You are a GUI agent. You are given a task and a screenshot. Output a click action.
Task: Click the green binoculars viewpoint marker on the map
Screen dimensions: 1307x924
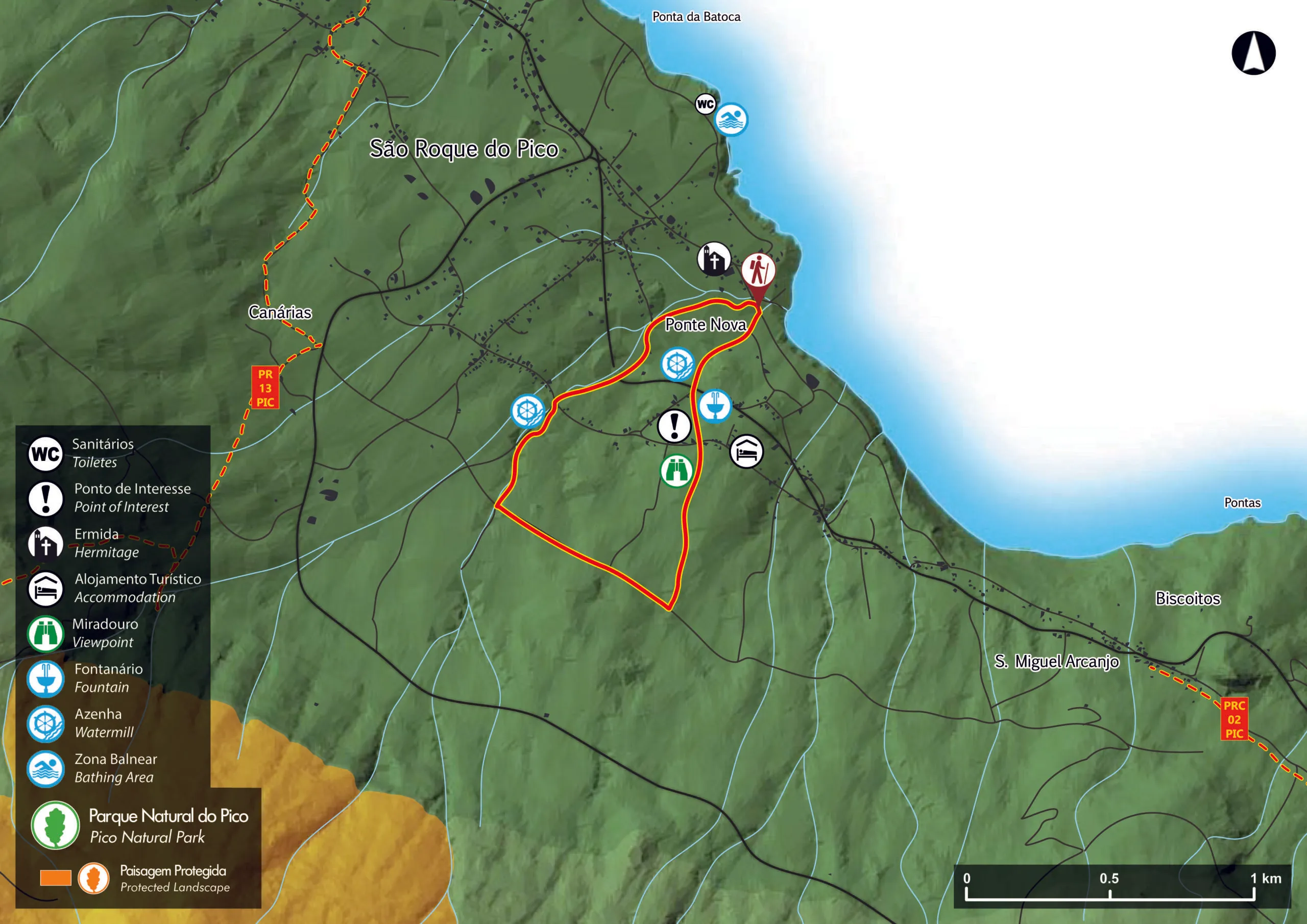click(x=676, y=471)
